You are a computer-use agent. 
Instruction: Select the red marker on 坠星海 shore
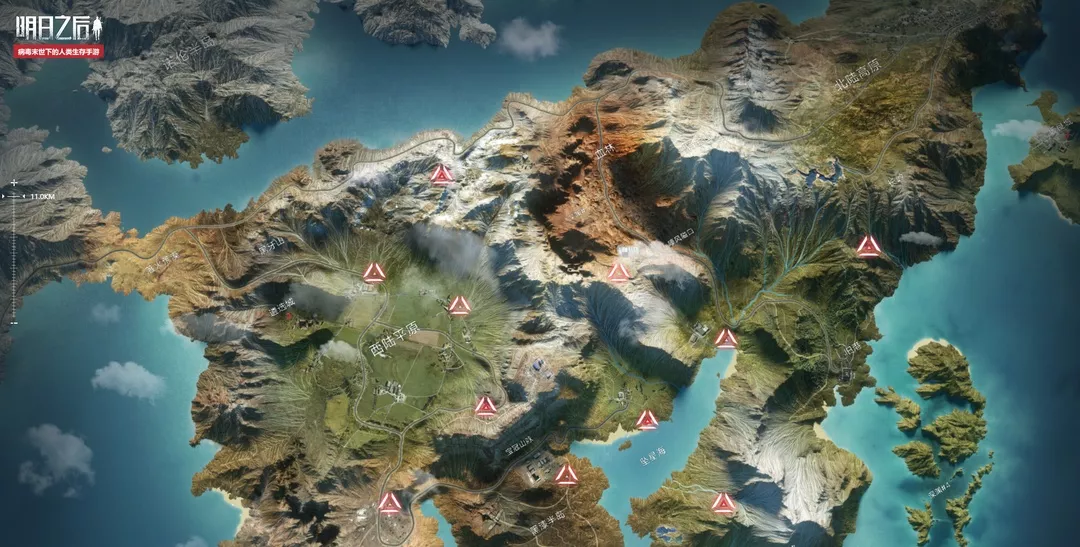tap(647, 419)
